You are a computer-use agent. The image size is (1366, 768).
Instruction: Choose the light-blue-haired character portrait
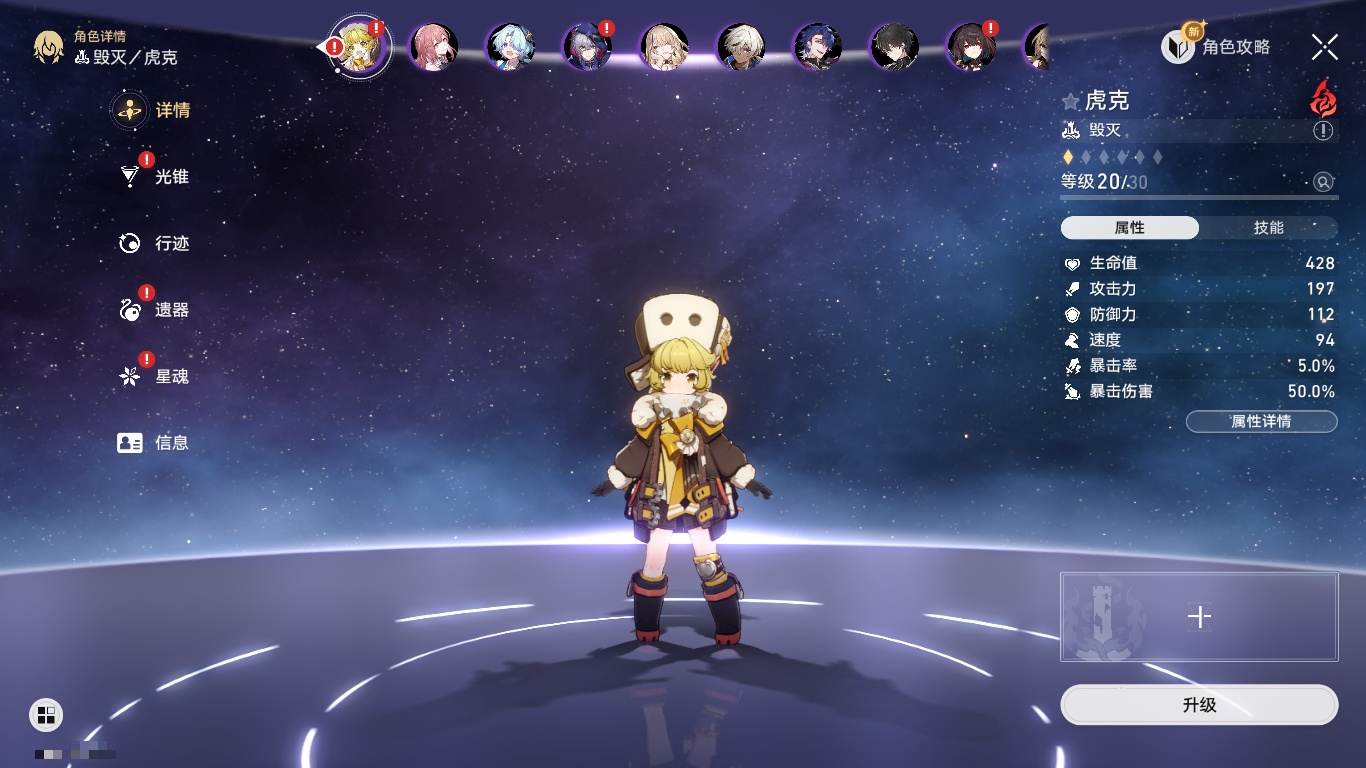click(x=511, y=47)
